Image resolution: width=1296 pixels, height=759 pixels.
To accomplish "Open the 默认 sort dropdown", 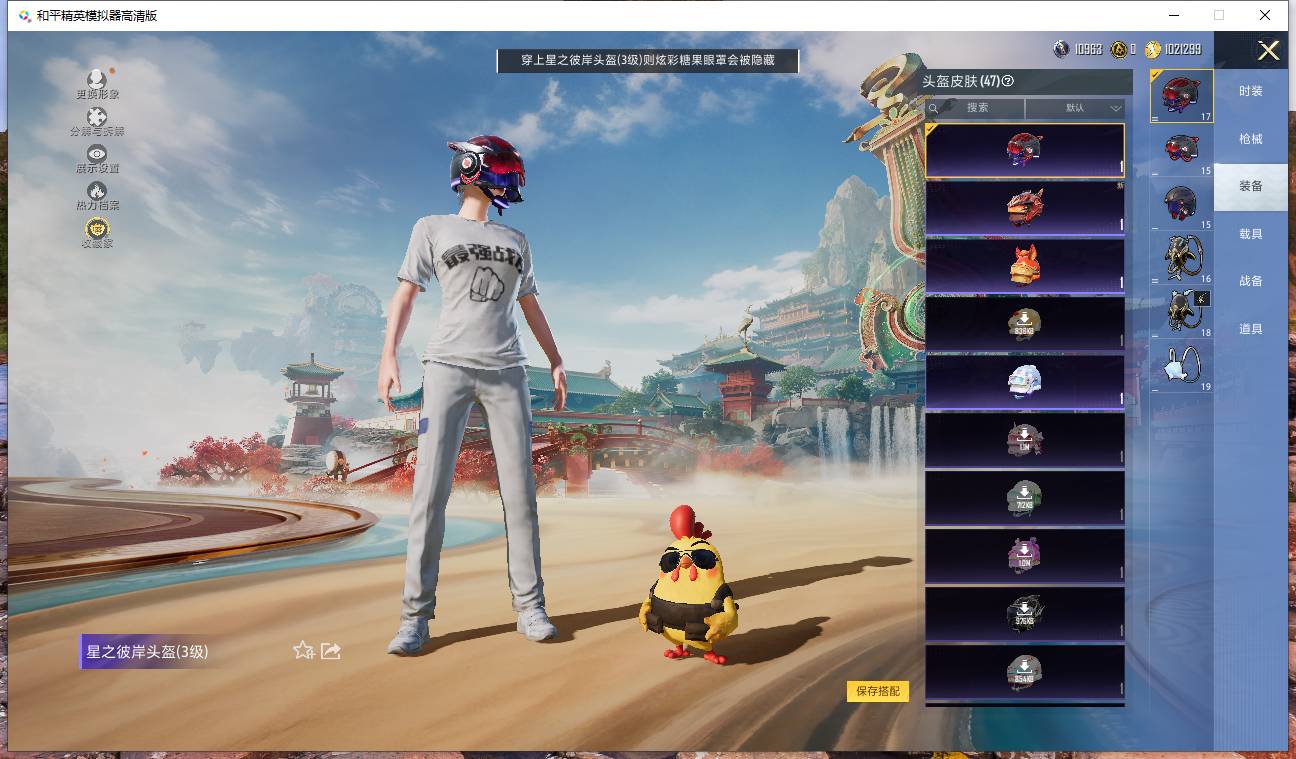I will pyautogui.click(x=1075, y=108).
